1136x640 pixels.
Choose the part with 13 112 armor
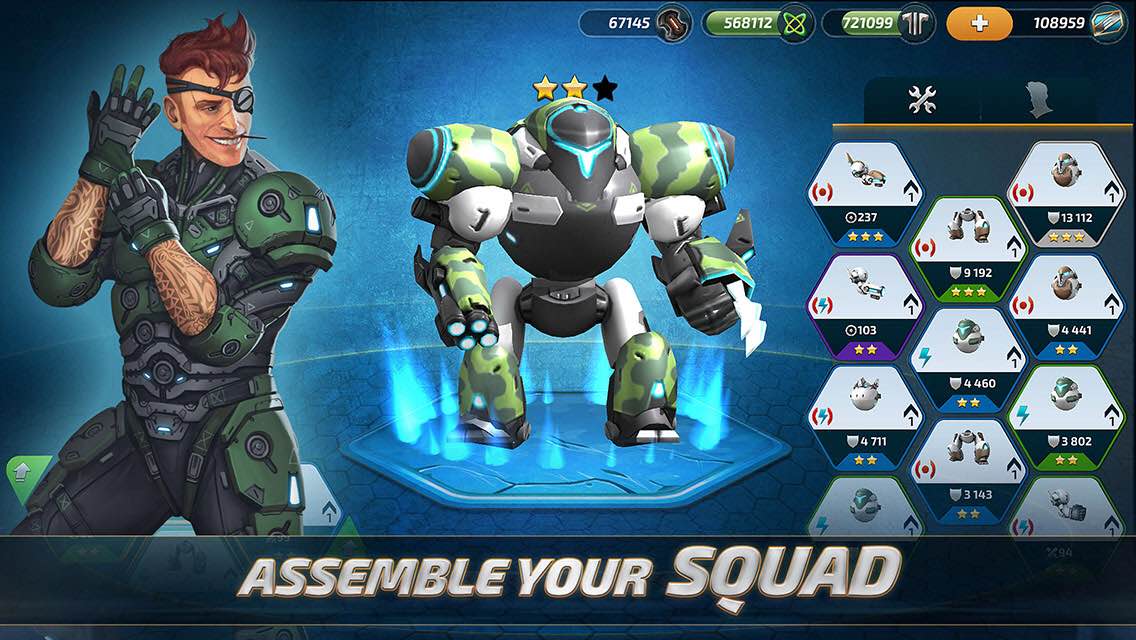click(1064, 192)
